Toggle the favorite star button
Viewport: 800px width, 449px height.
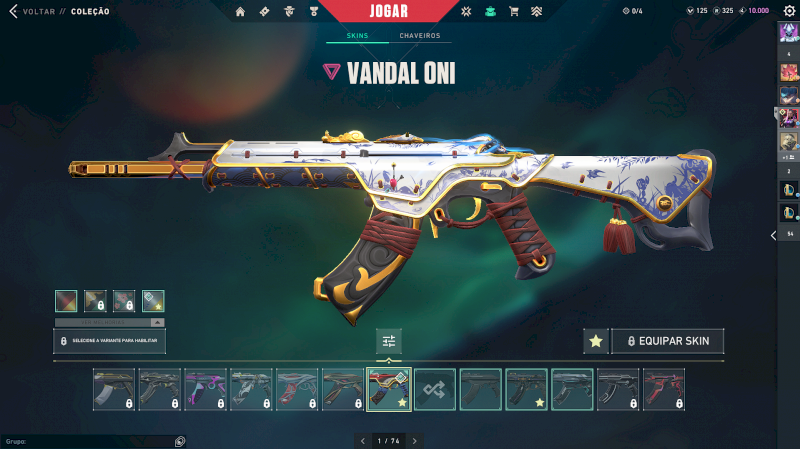click(596, 341)
